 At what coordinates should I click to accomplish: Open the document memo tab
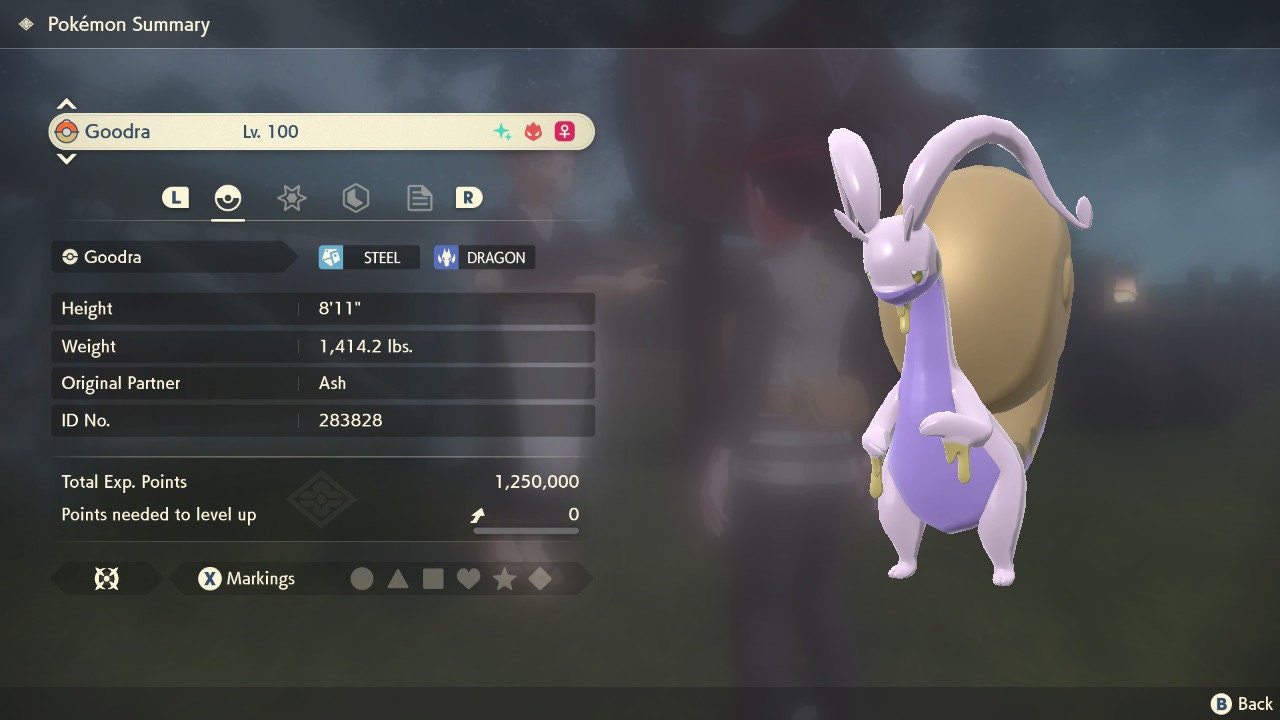419,198
